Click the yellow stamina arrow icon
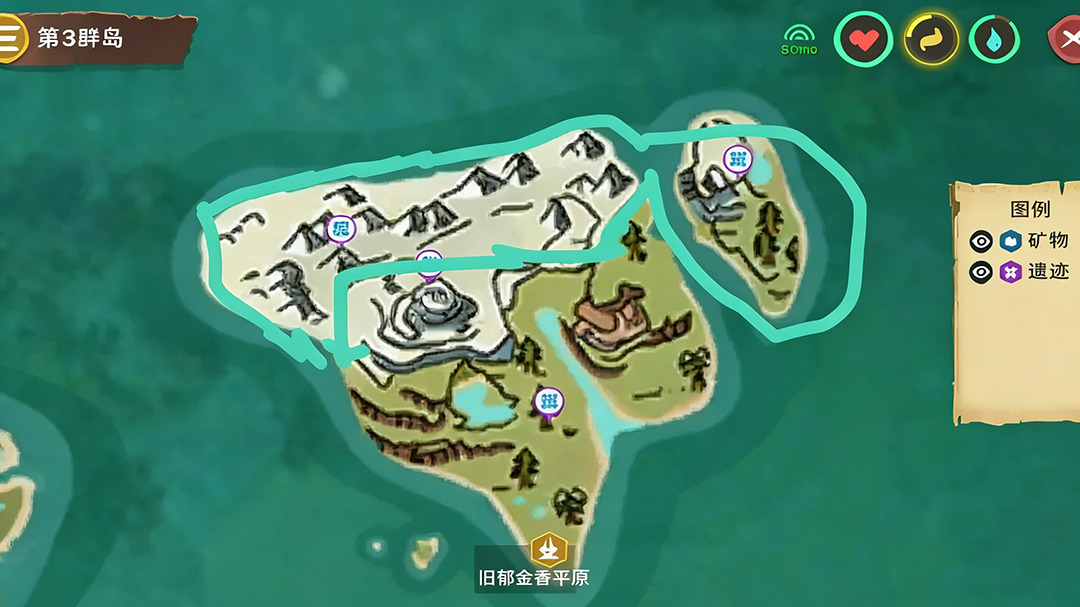Image resolution: width=1080 pixels, height=607 pixels. (931, 40)
